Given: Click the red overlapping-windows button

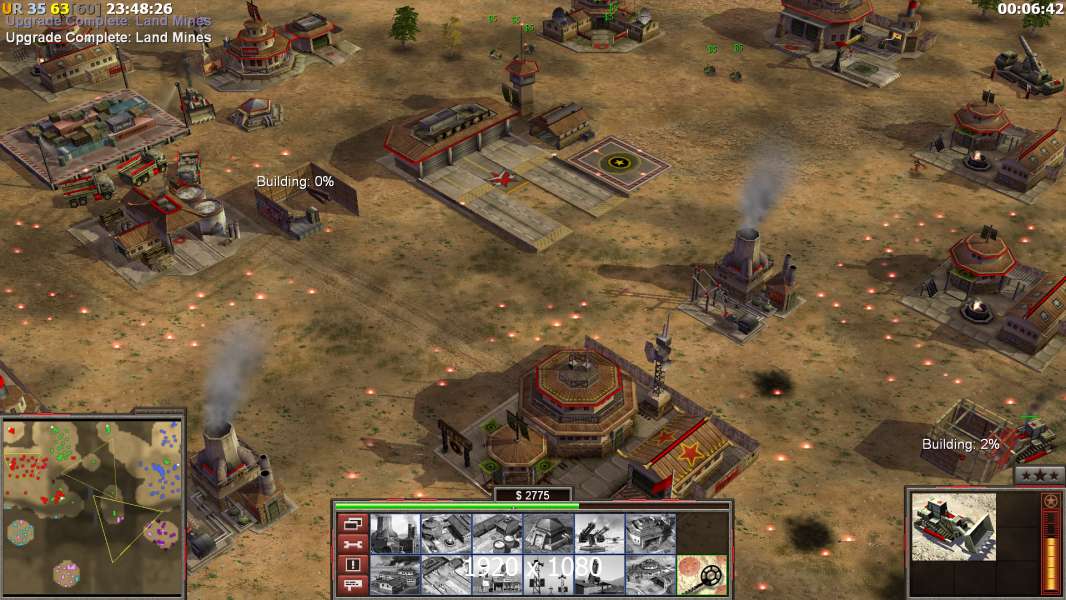Looking at the screenshot, I should (x=351, y=523).
